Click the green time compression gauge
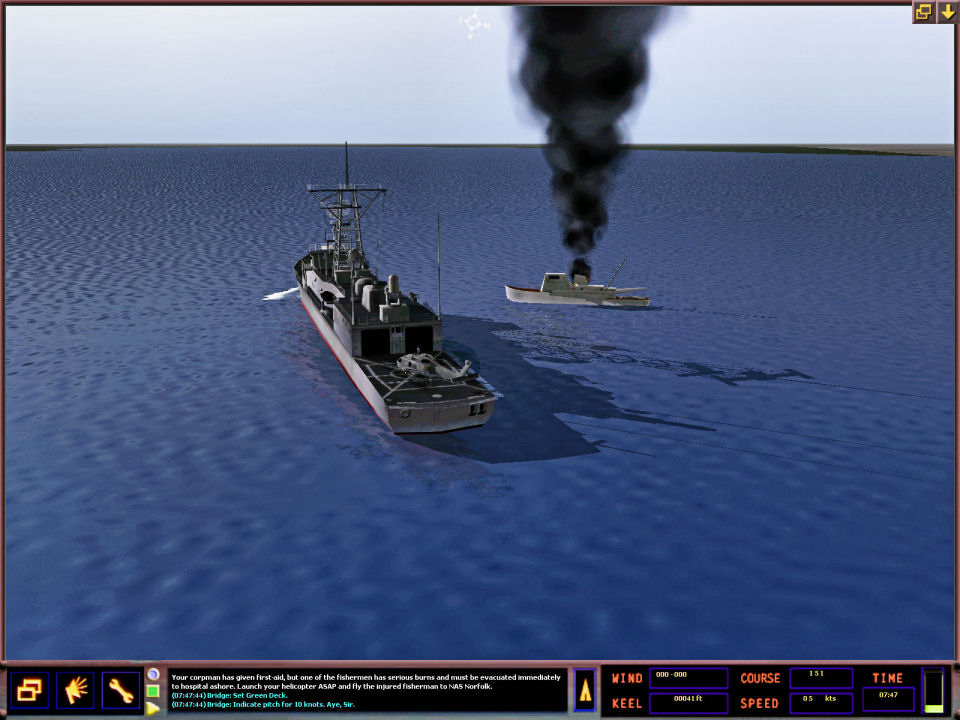 (933, 690)
